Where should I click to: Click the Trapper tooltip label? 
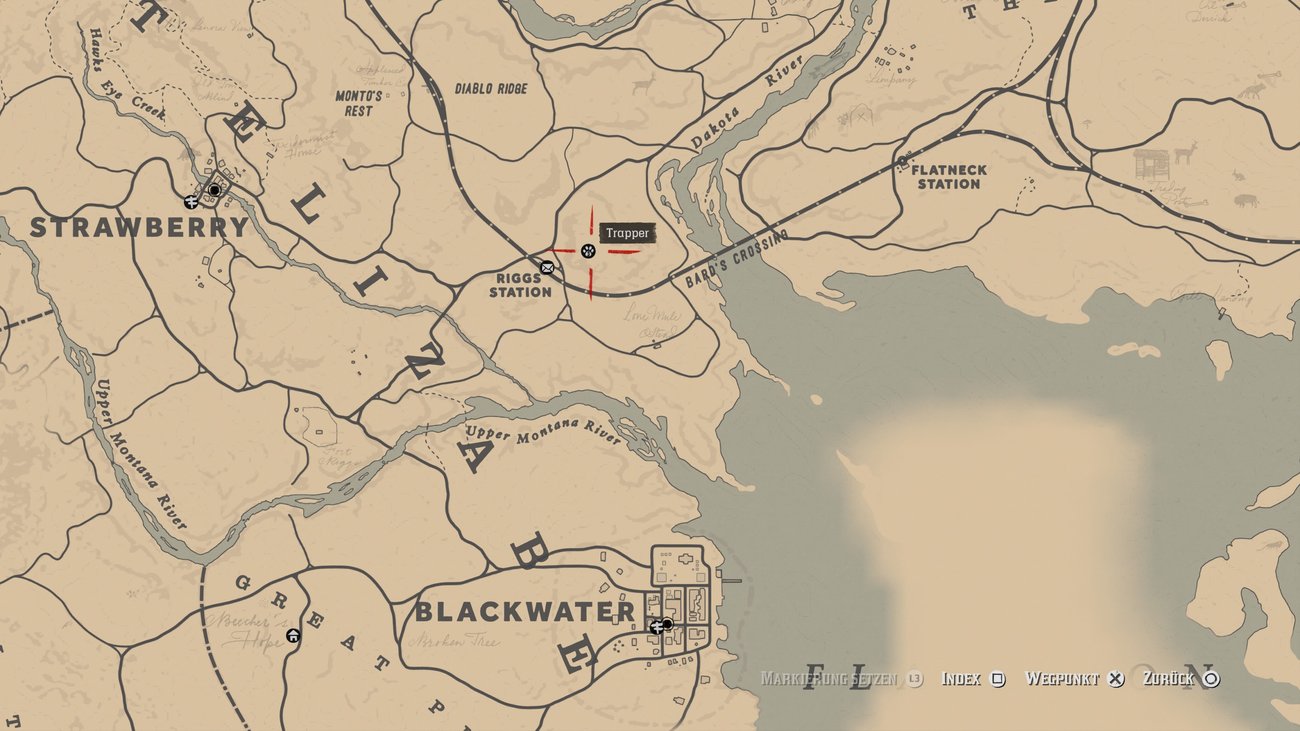click(x=629, y=233)
